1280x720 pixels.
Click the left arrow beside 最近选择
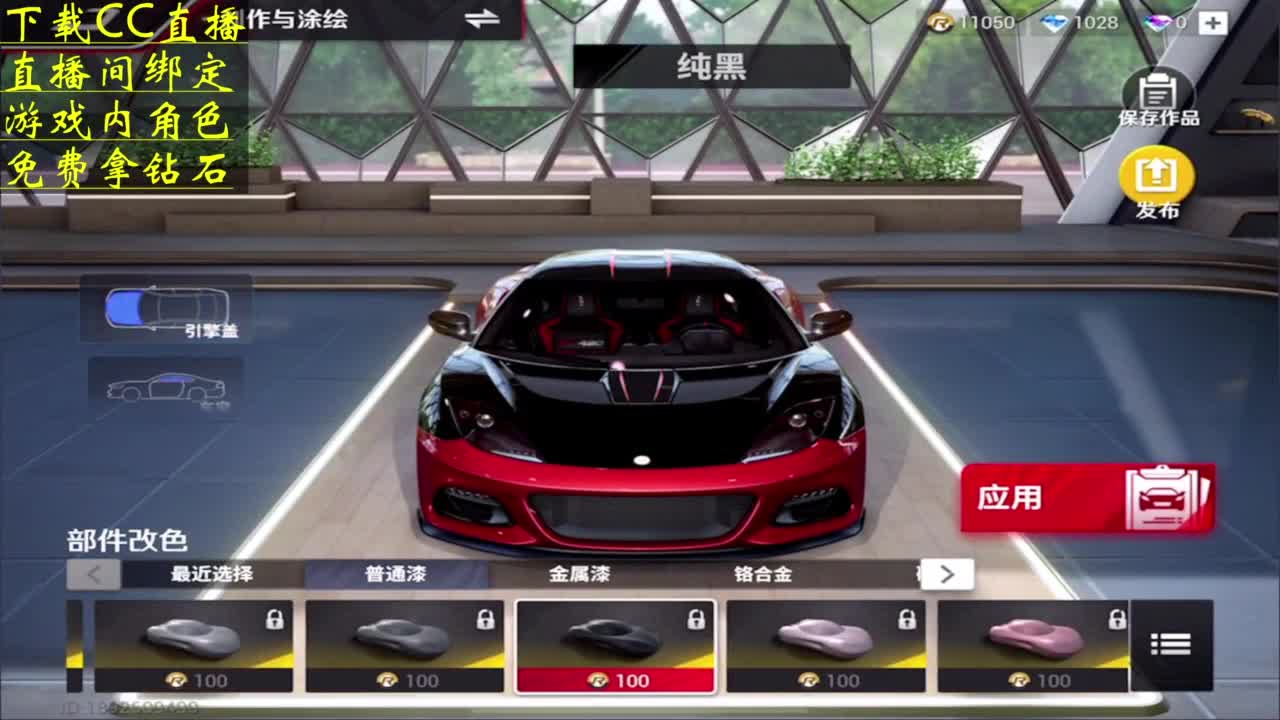tap(92, 573)
